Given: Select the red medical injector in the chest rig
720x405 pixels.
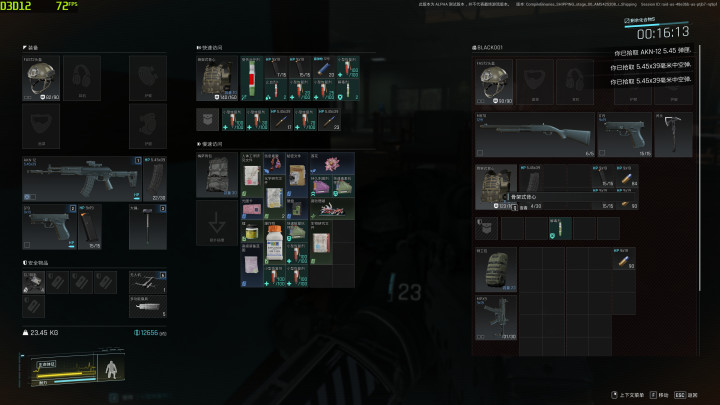Looking at the screenshot, I should click(254, 79).
